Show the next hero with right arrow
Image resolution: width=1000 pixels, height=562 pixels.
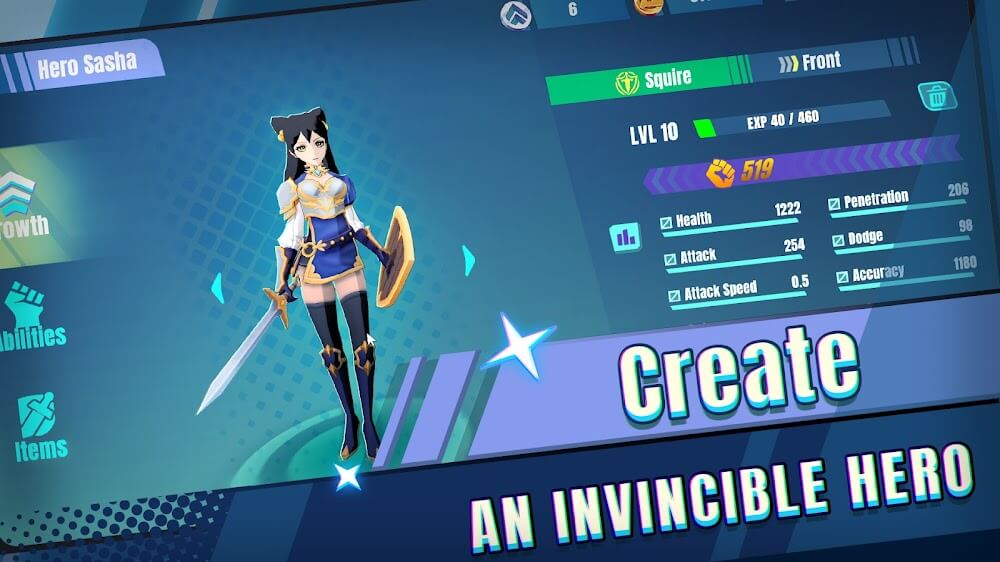click(468, 260)
